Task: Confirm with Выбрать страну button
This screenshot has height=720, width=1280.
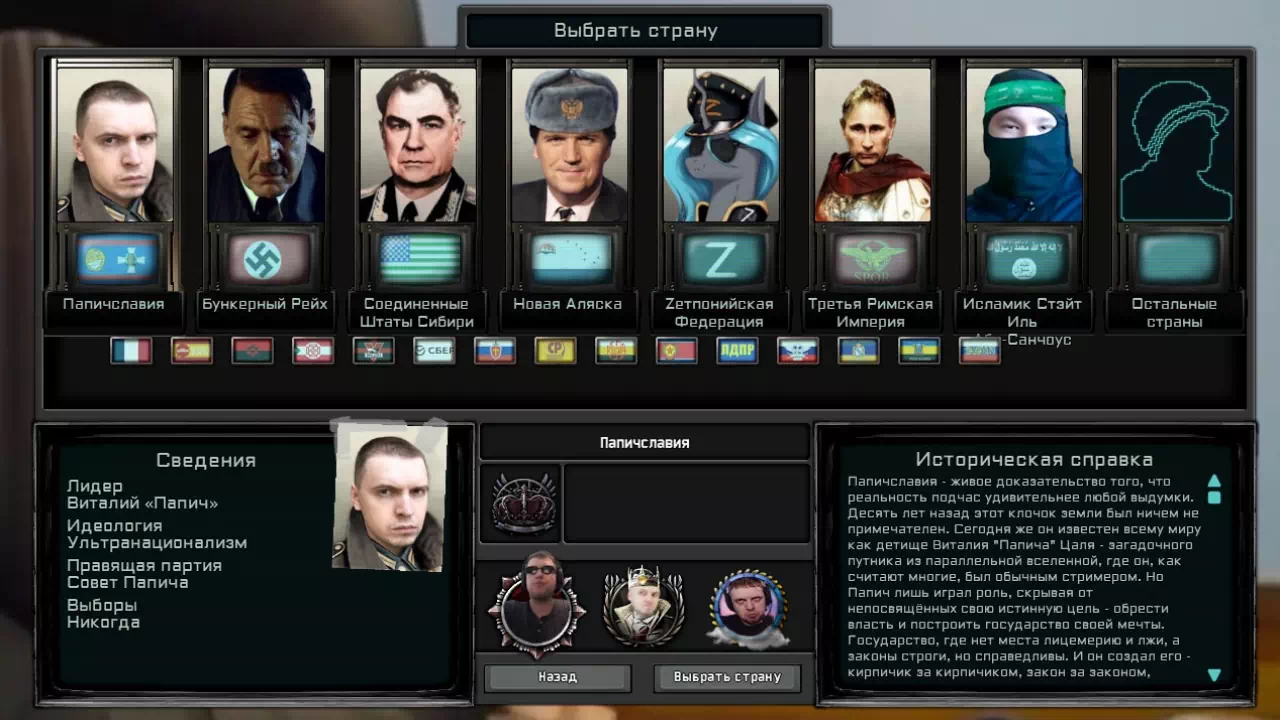Action: tap(727, 677)
